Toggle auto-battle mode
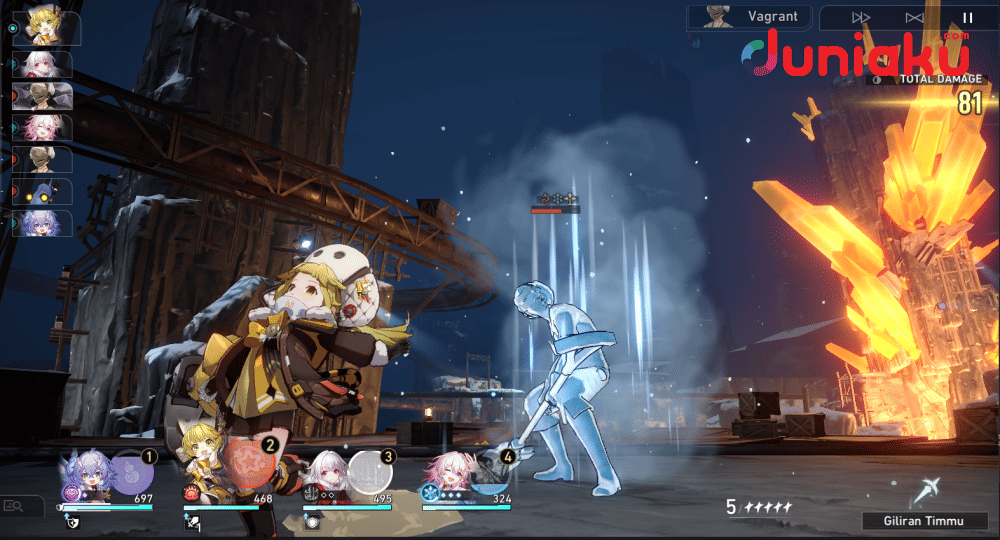The width and height of the screenshot is (1000, 540). click(x=913, y=18)
